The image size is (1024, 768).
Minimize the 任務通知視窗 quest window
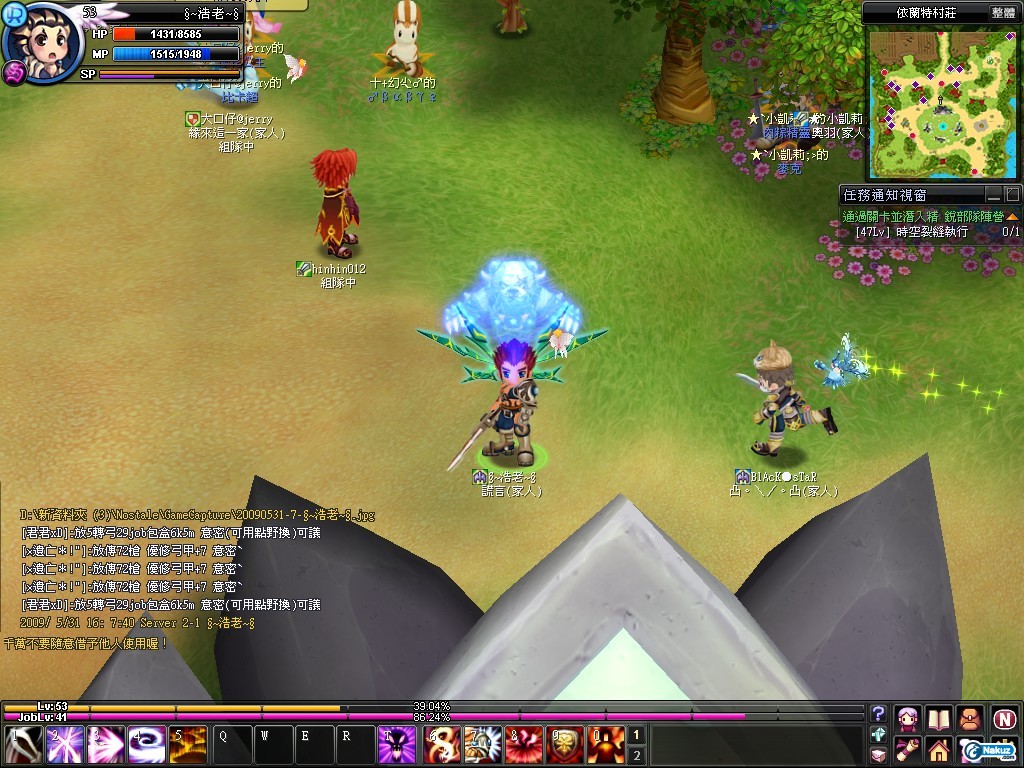(x=993, y=195)
